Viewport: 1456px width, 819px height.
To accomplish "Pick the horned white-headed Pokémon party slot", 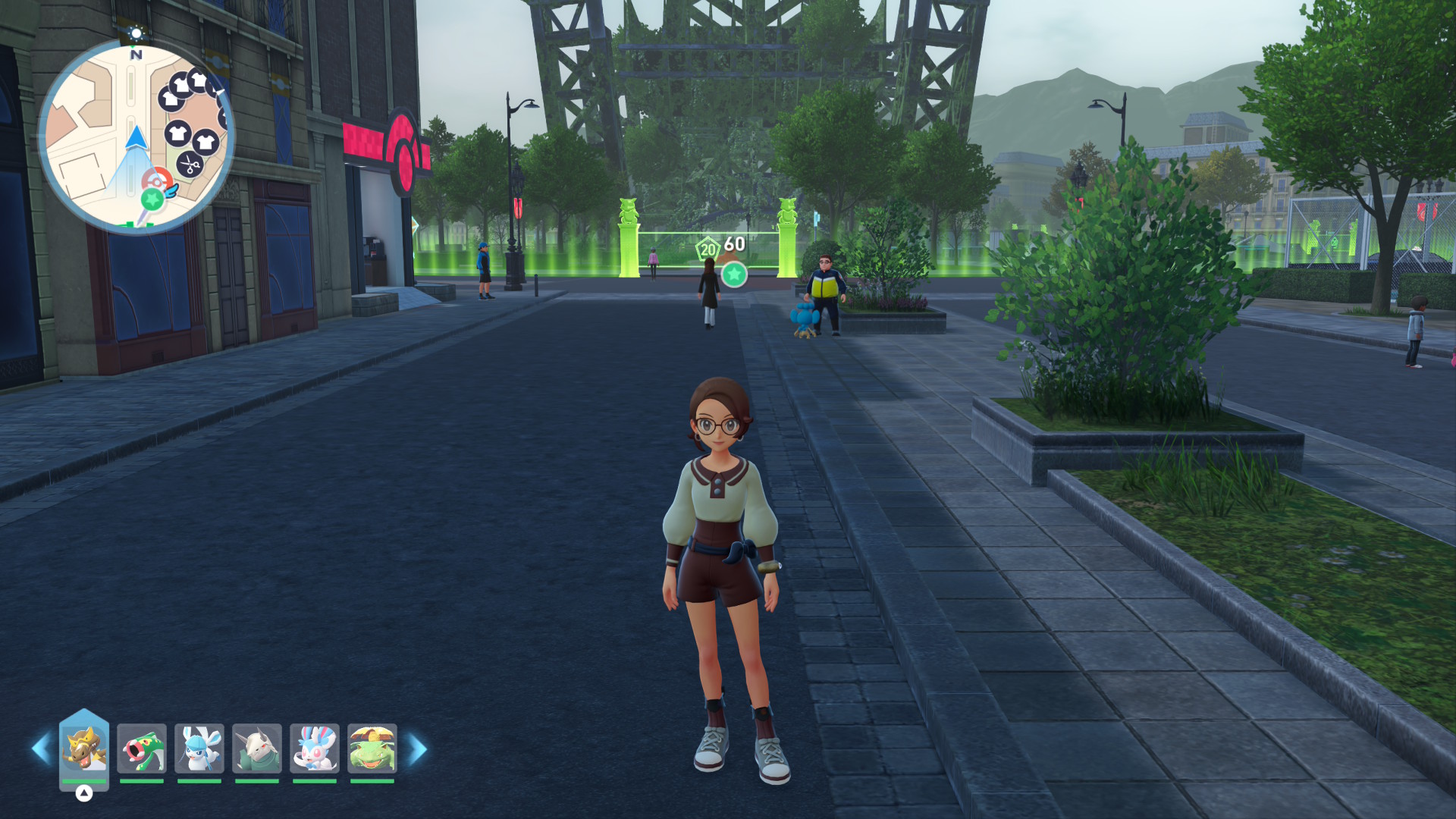I will 257,749.
